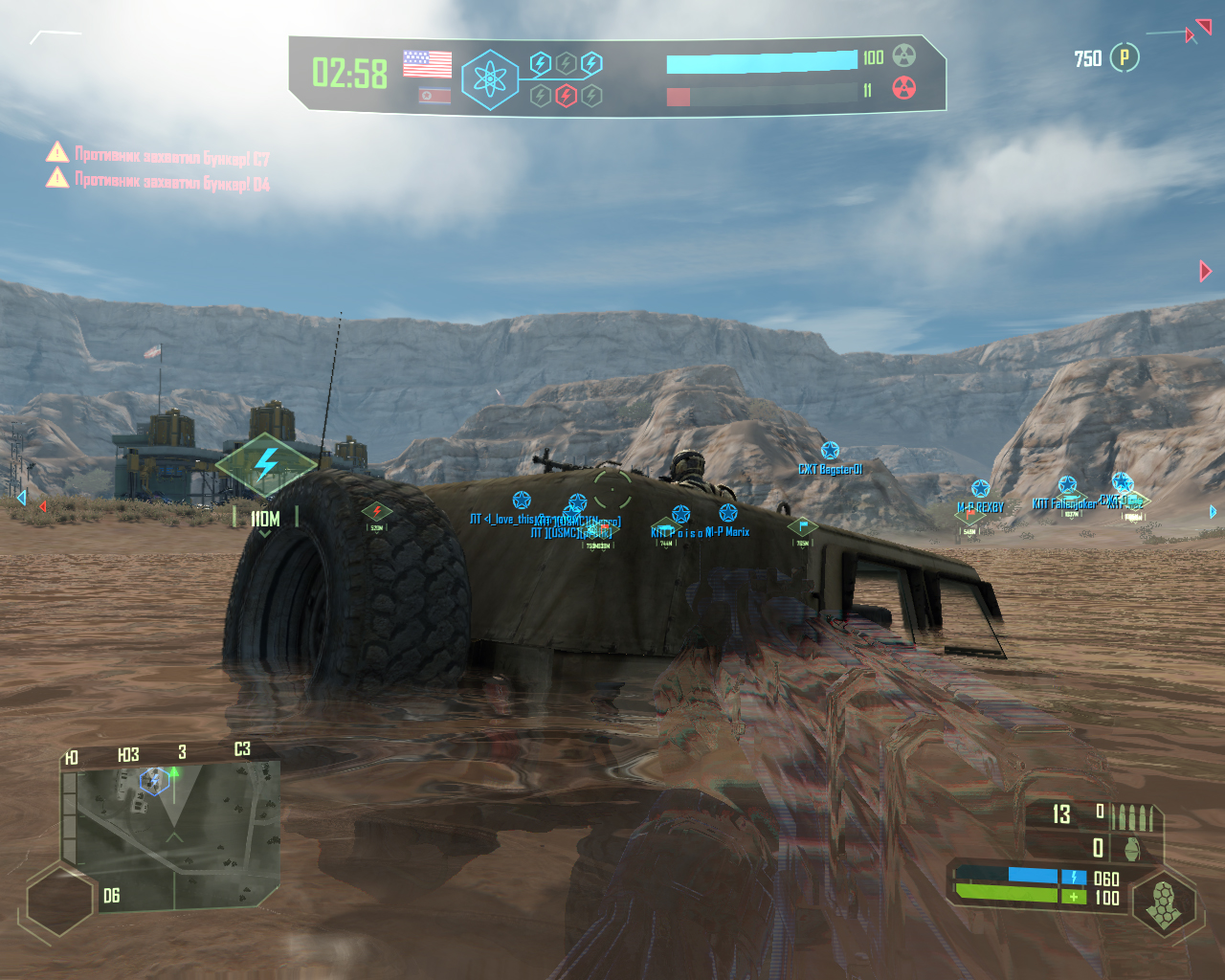
Task: Click the red energy site hexagon
Action: click(567, 96)
